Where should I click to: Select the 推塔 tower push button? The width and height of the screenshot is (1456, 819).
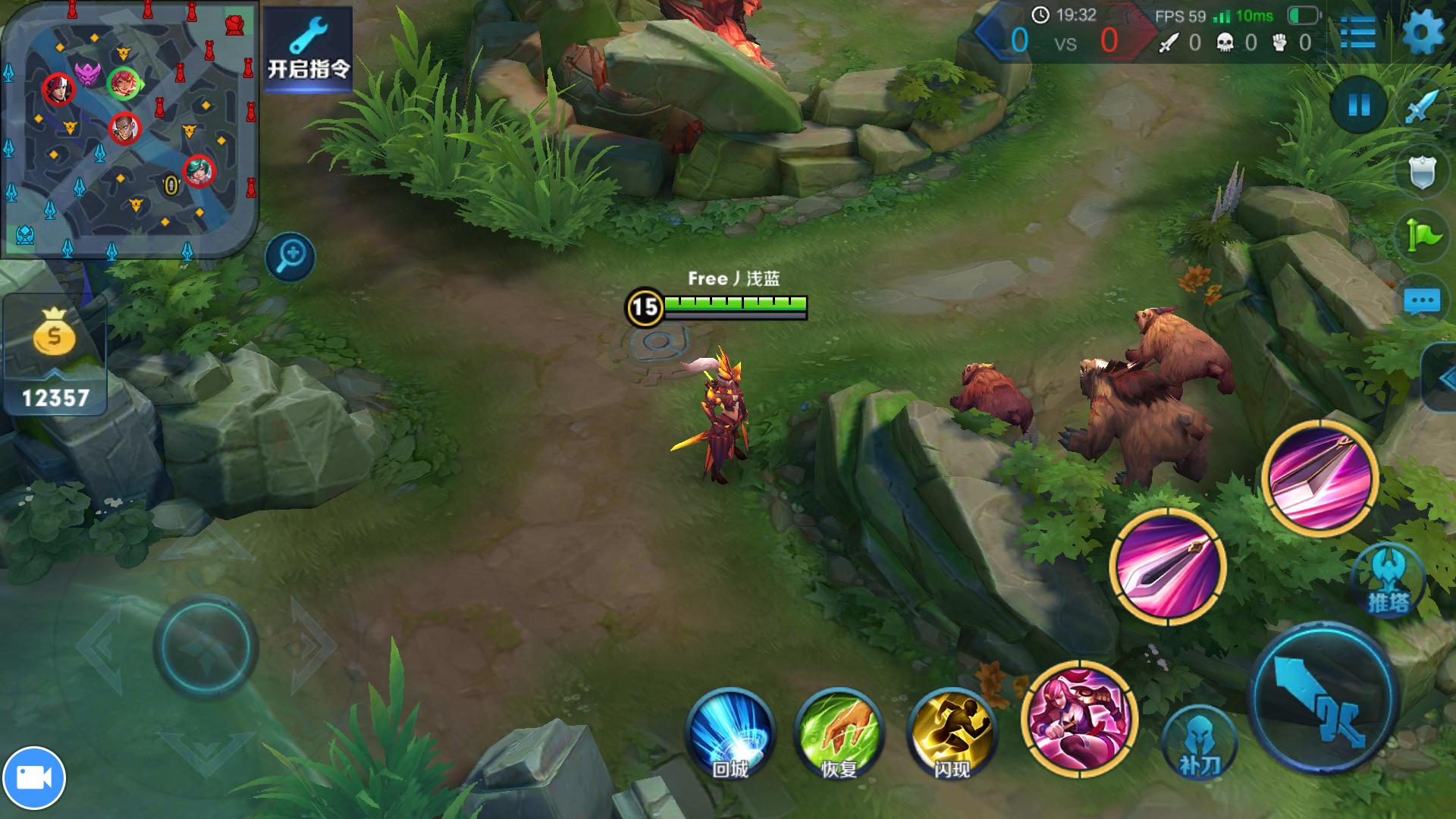click(x=1389, y=582)
